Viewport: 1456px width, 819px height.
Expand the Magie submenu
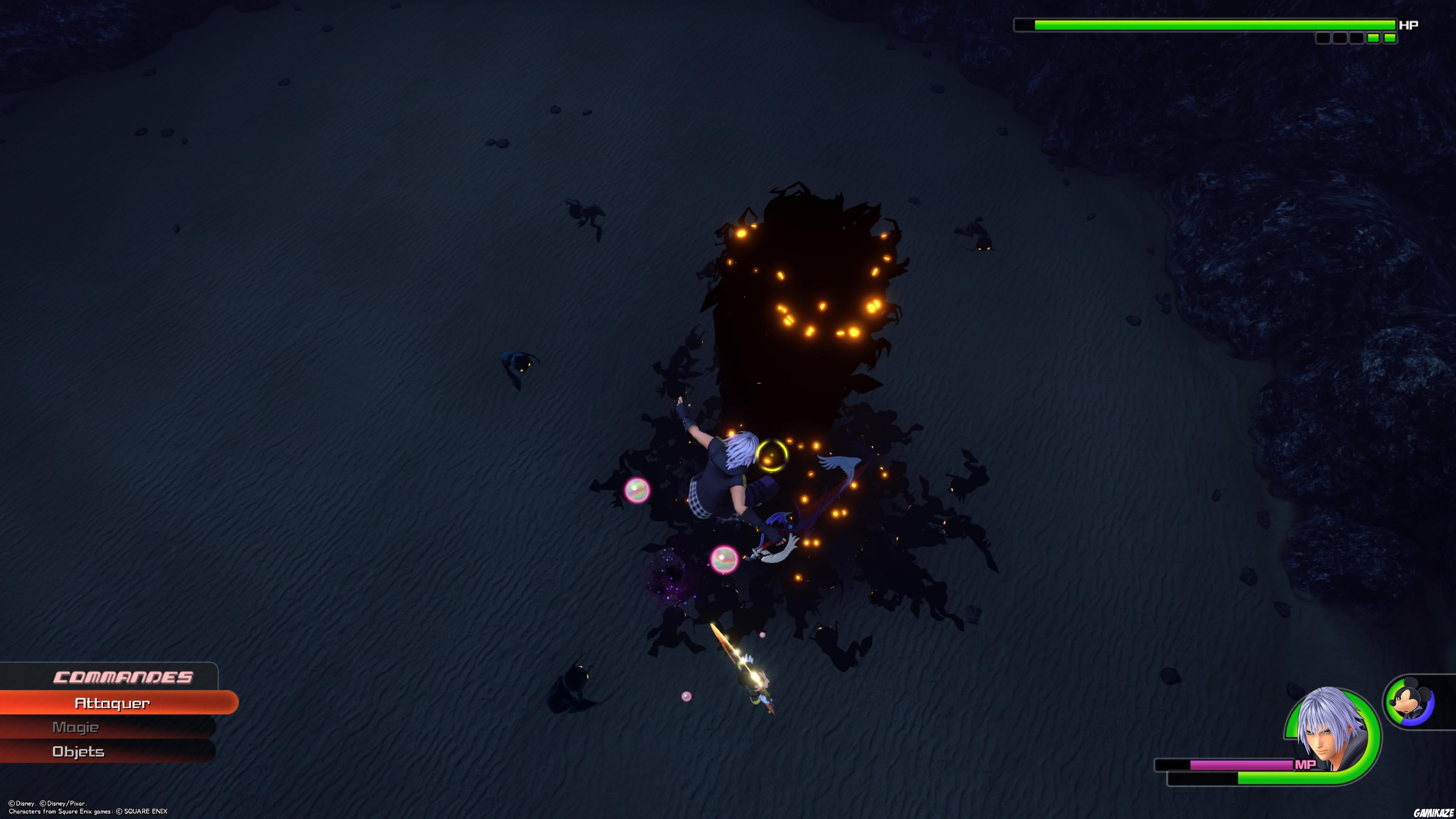pyautogui.click(x=76, y=728)
